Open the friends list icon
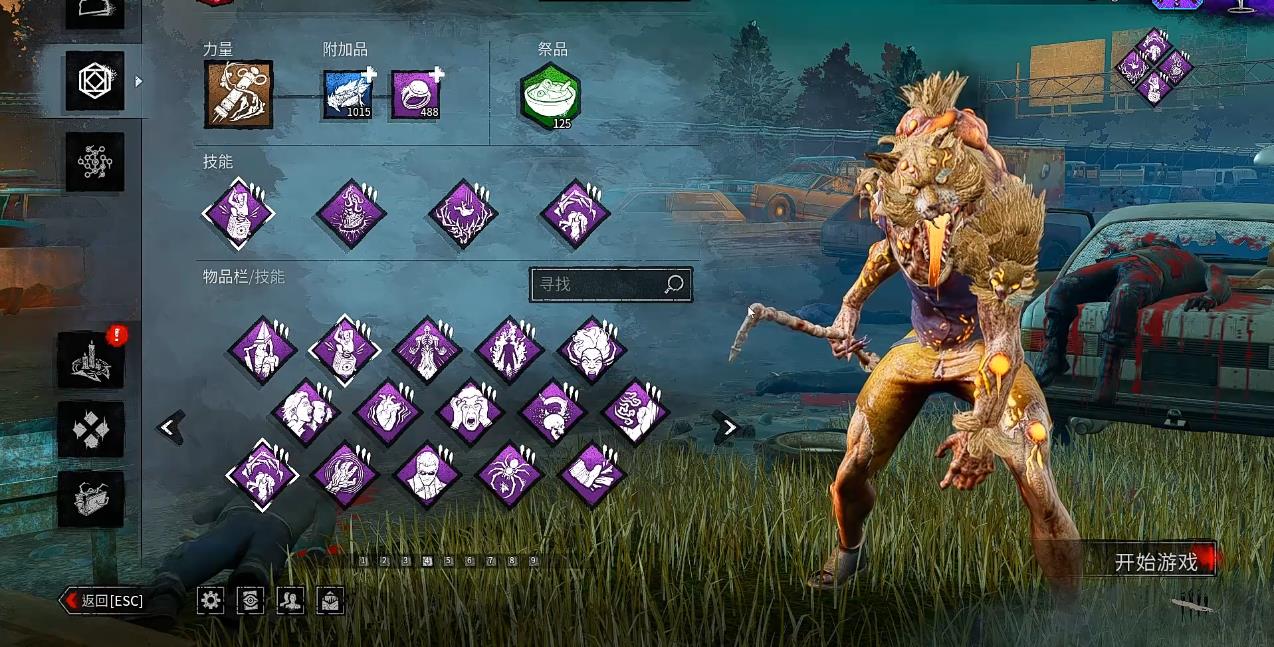This screenshot has width=1274, height=647. [290, 600]
